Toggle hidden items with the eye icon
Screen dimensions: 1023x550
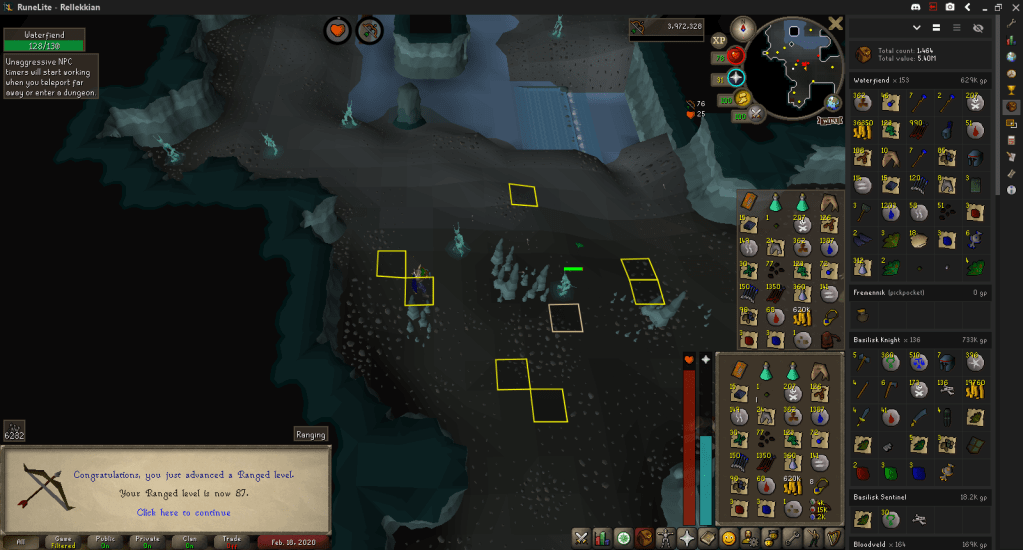pos(978,29)
